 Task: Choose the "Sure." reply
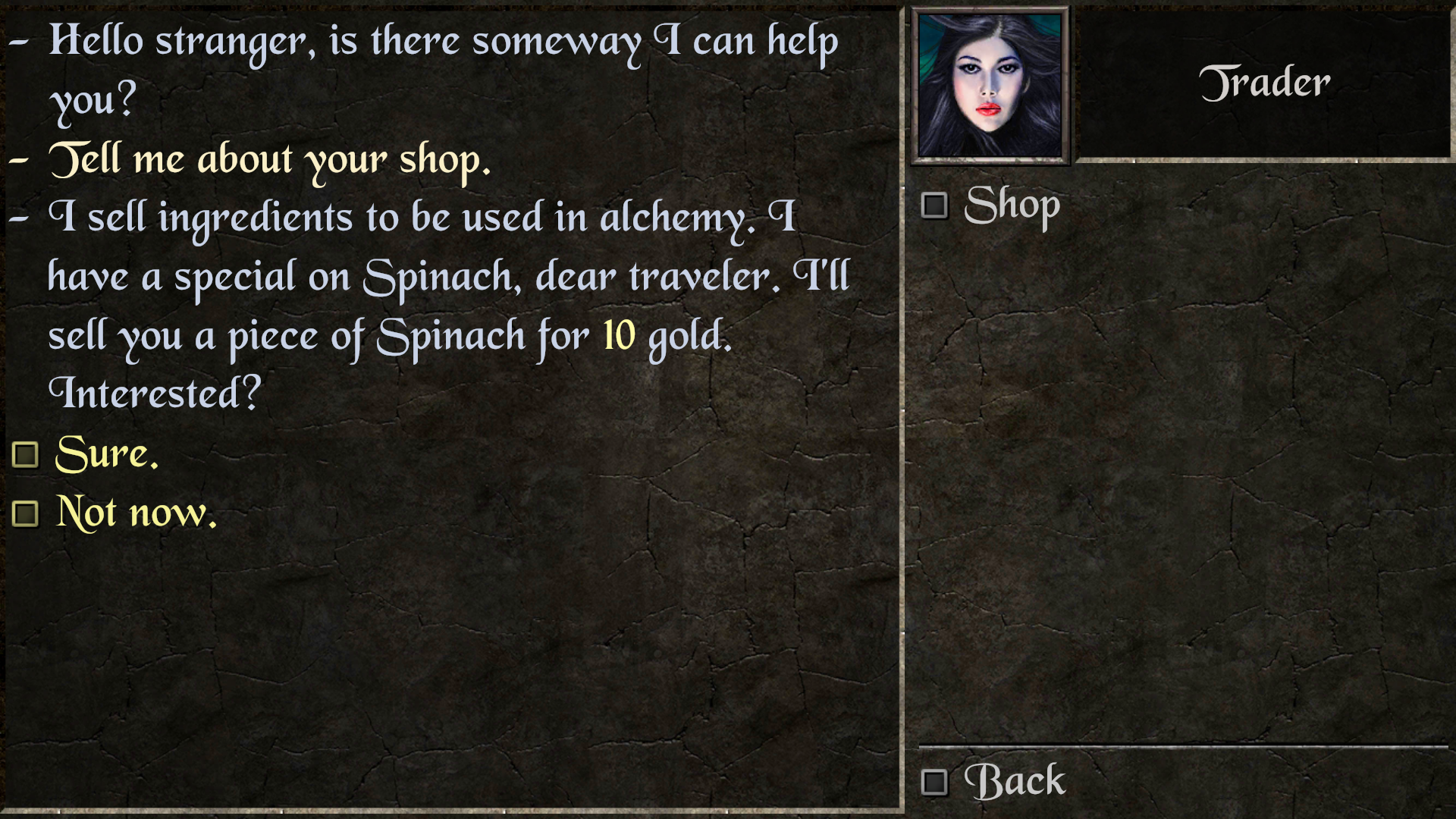pos(106,454)
